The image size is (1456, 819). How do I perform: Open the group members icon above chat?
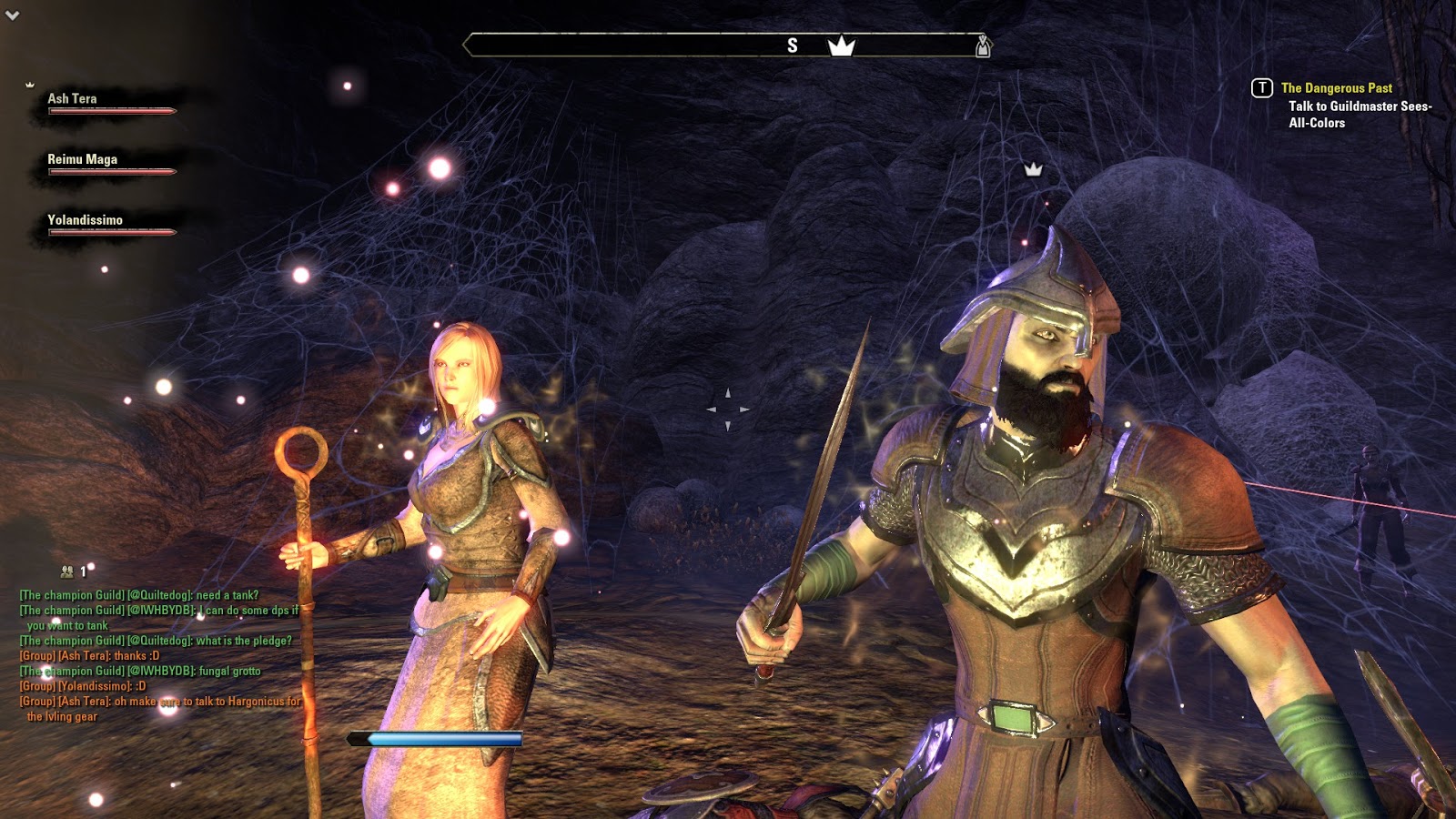tap(67, 571)
